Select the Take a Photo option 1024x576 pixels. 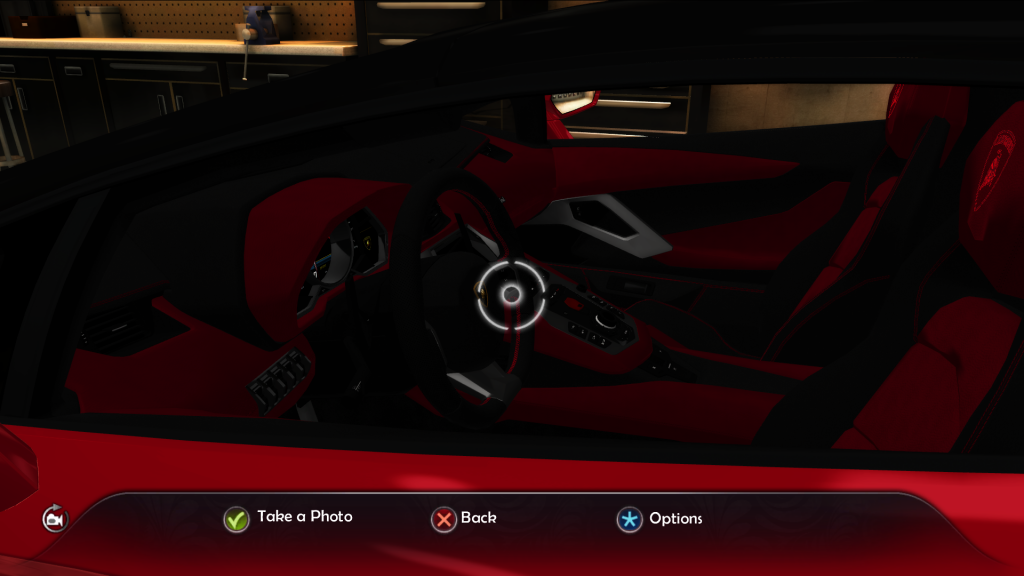289,518
